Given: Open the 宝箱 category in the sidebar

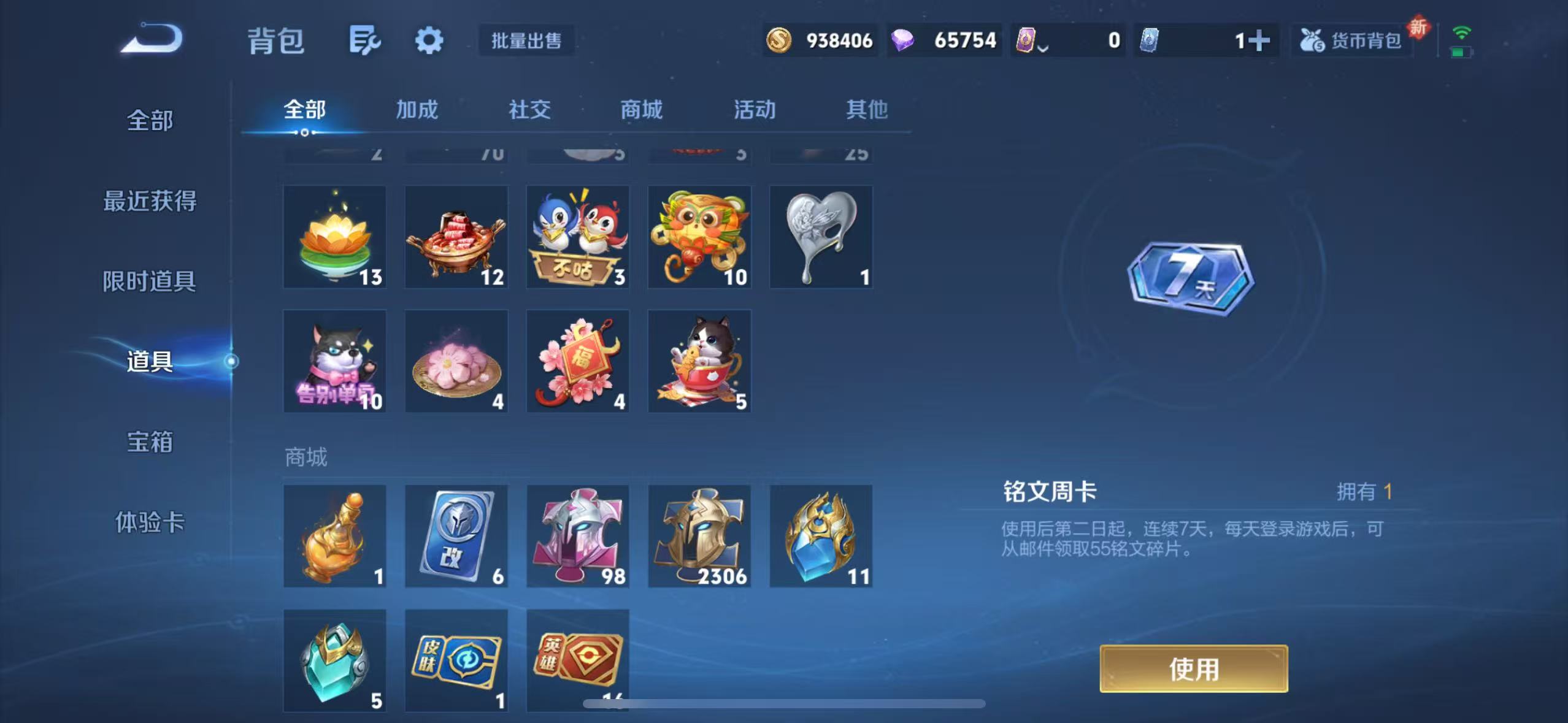Looking at the screenshot, I should [x=149, y=442].
